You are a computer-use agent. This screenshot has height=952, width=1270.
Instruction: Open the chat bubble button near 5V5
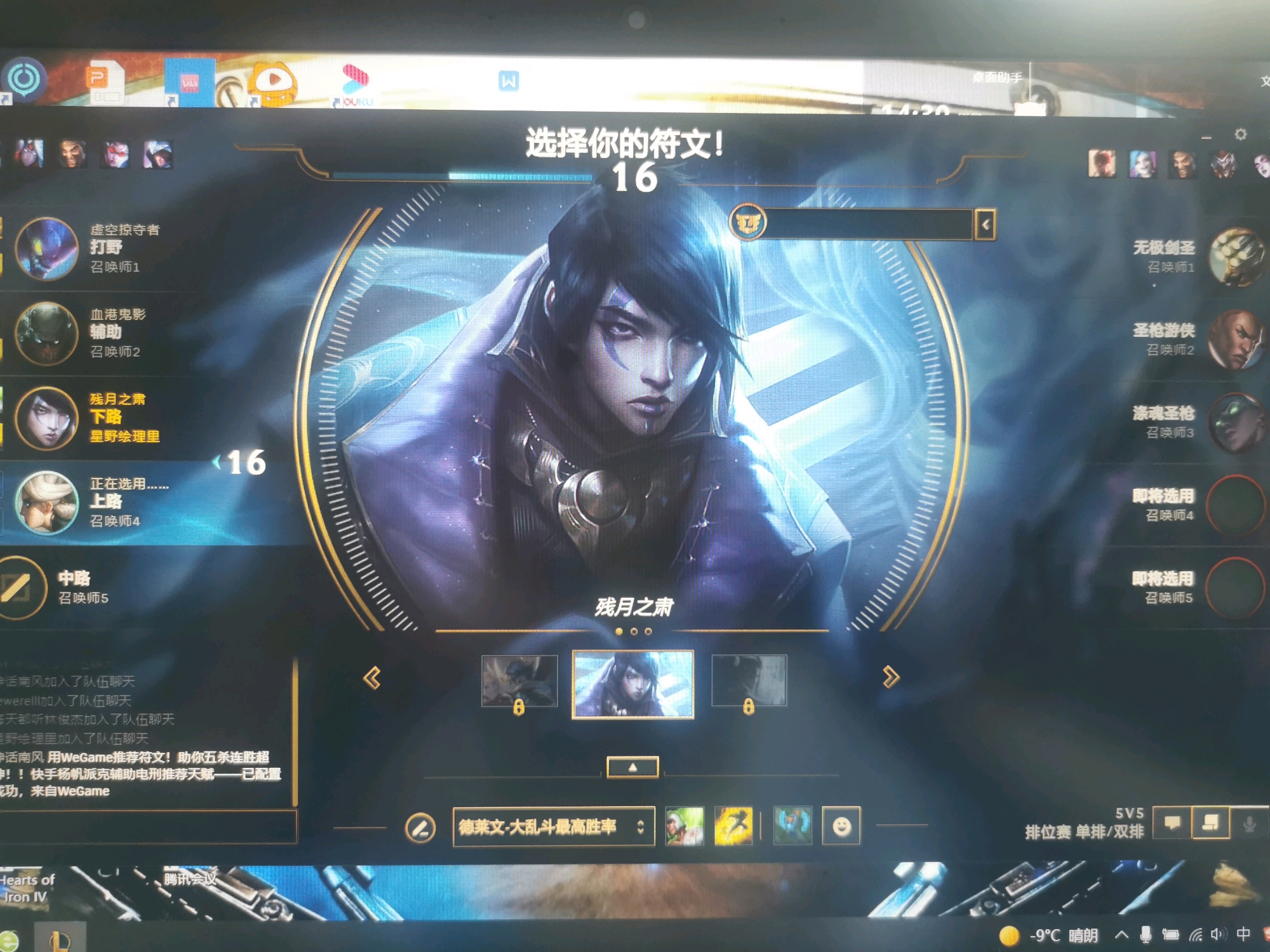click(x=1172, y=823)
